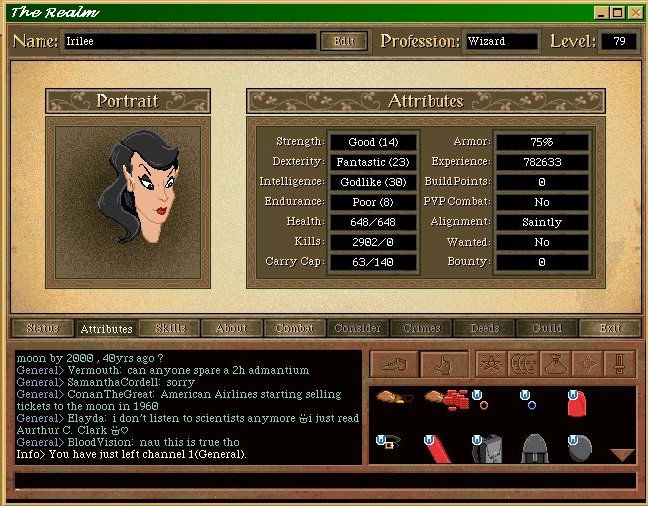Open the Skills tab
The image size is (648, 506).
click(x=170, y=328)
